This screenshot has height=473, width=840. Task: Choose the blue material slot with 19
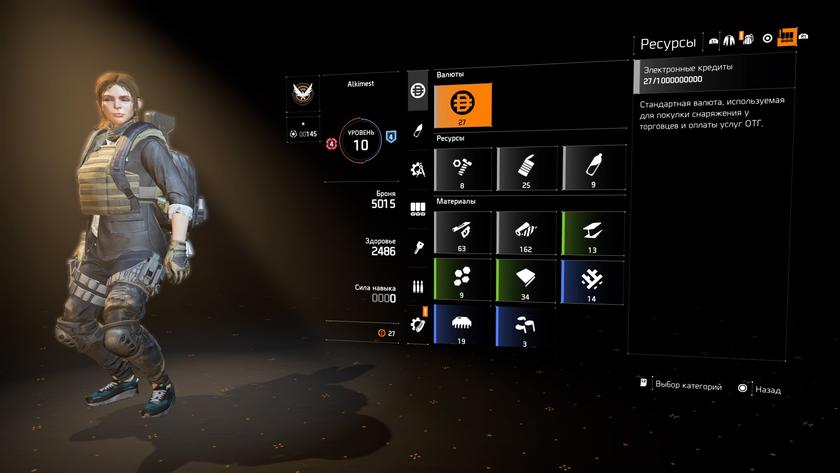point(463,326)
